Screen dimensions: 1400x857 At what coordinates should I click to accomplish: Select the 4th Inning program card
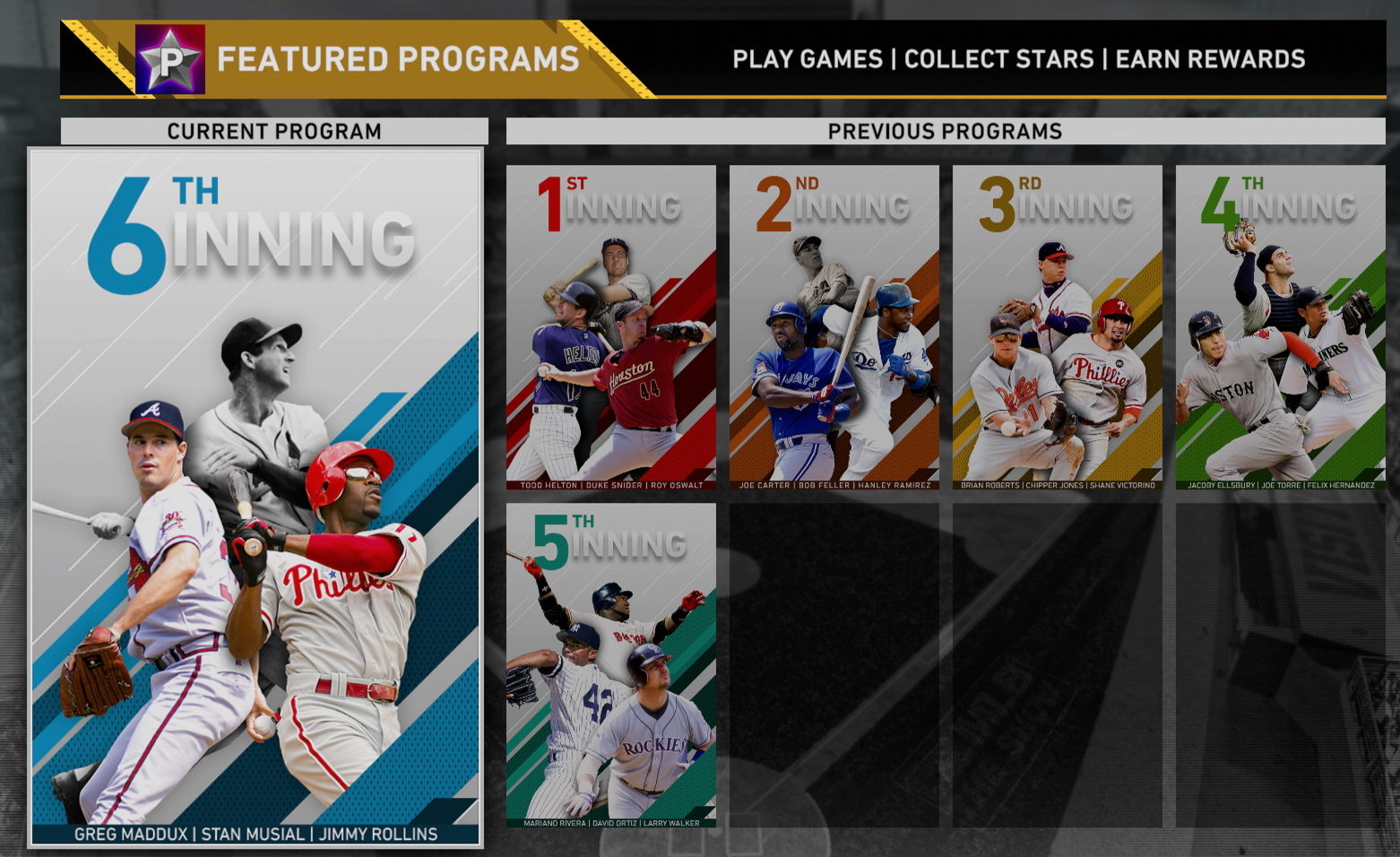click(1281, 327)
